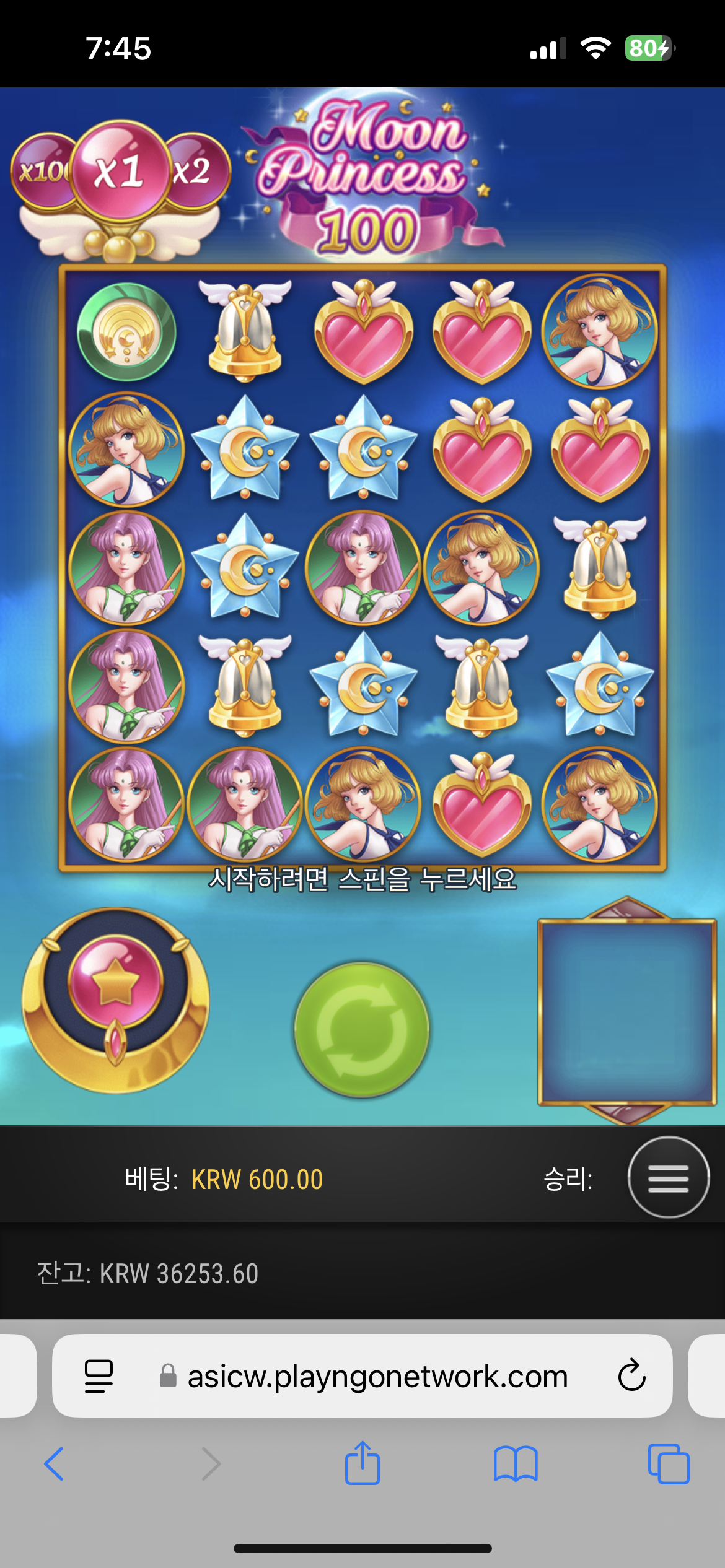Spin the reels with the green button
The height and width of the screenshot is (1568, 725).
[x=362, y=1029]
